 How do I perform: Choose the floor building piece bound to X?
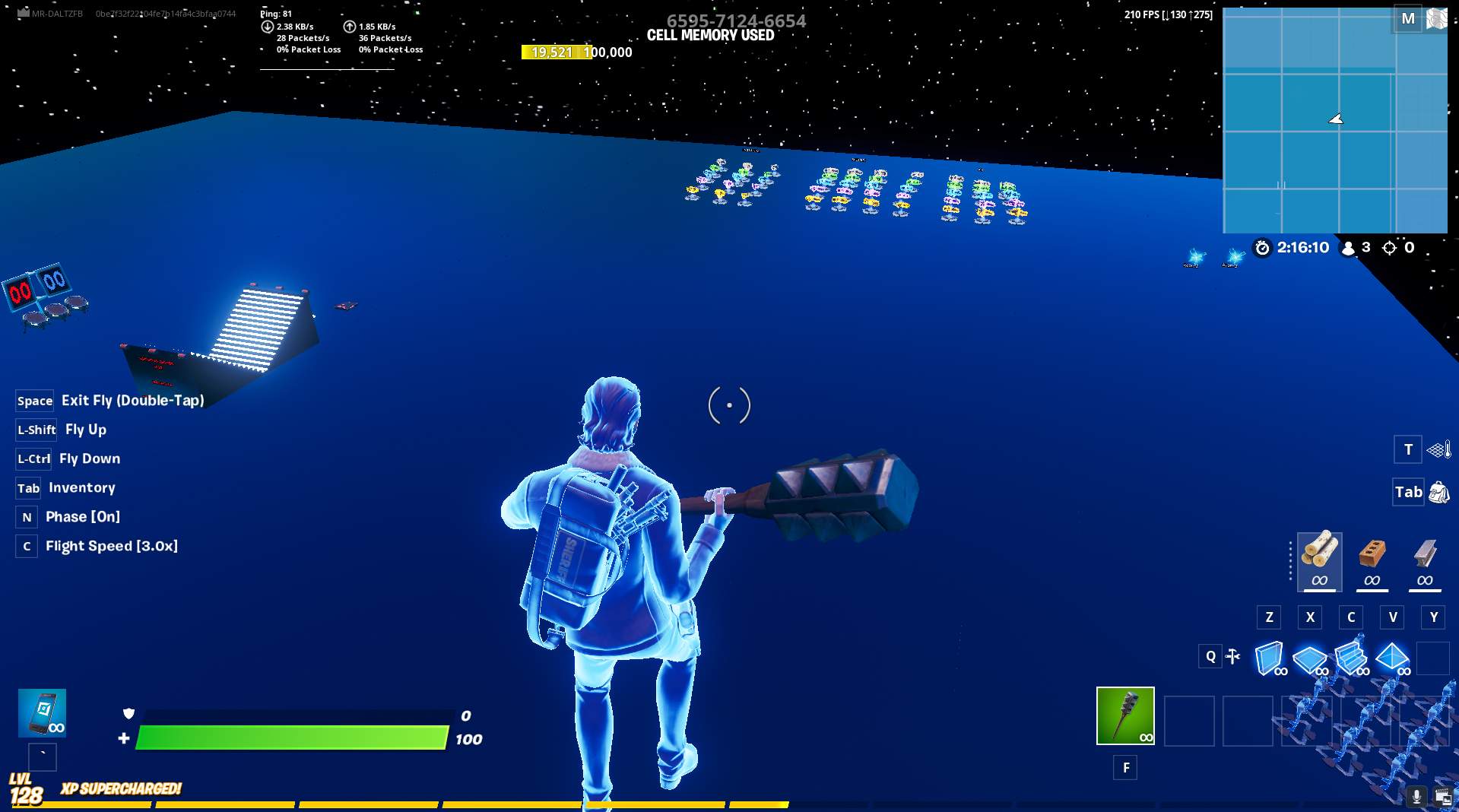coord(1309,658)
